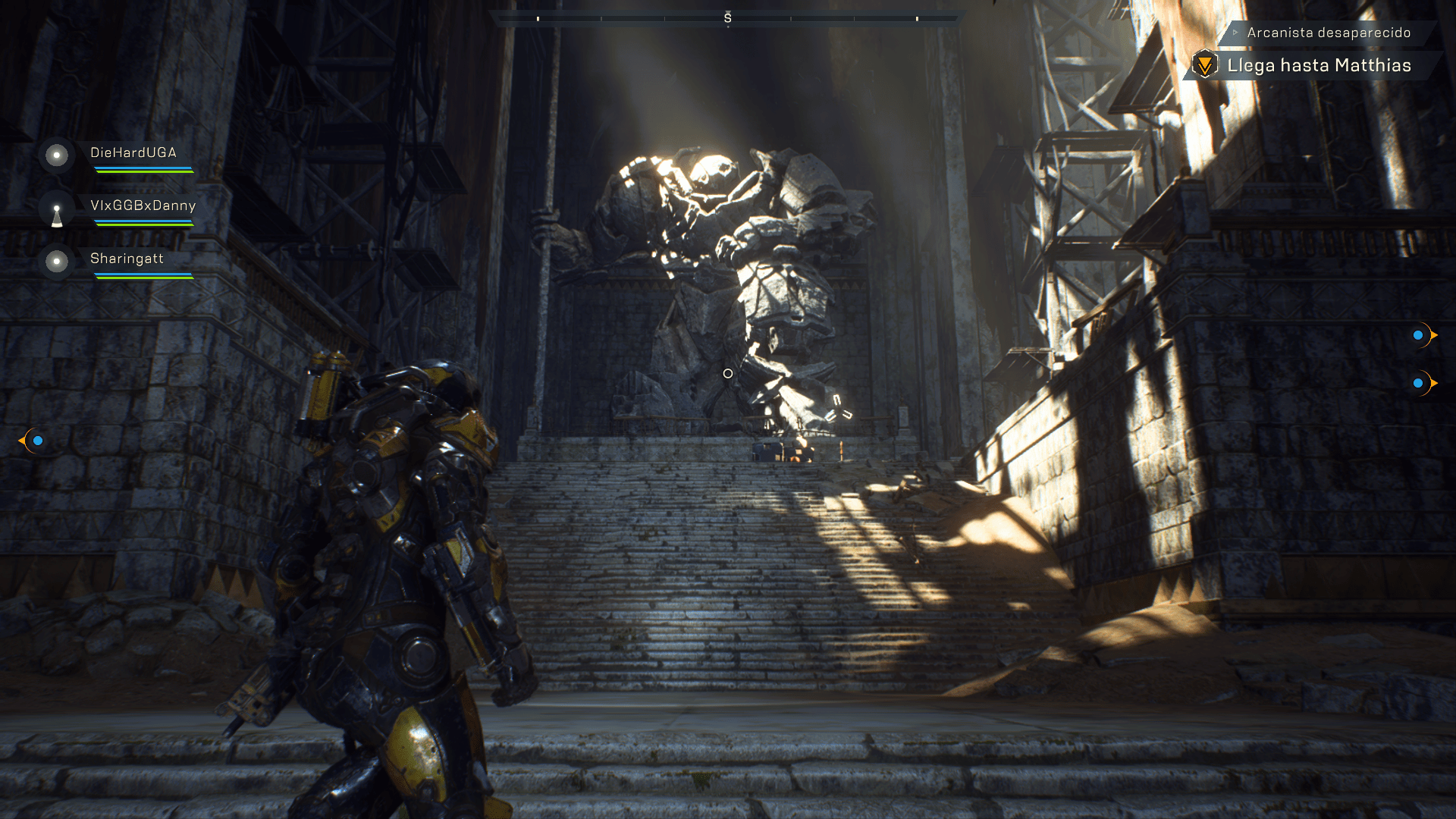Viewport: 1456px width, 819px height.
Task: Click the Llega hasta Matthias objective
Action: pyautogui.click(x=1319, y=66)
